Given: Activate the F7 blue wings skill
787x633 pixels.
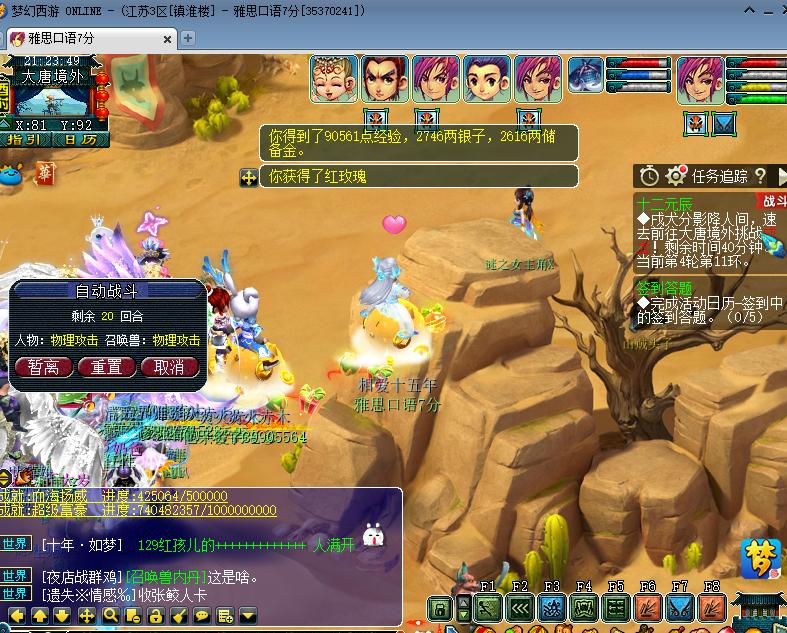Looking at the screenshot, I should [x=680, y=607].
